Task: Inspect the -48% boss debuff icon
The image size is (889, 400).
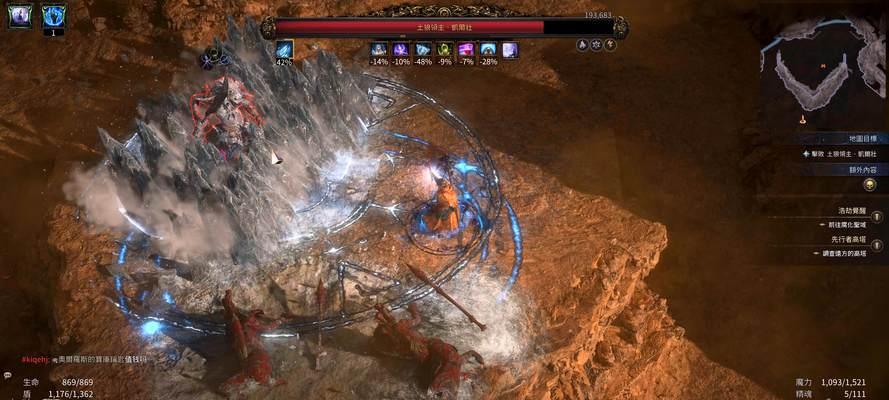Action: (423, 49)
